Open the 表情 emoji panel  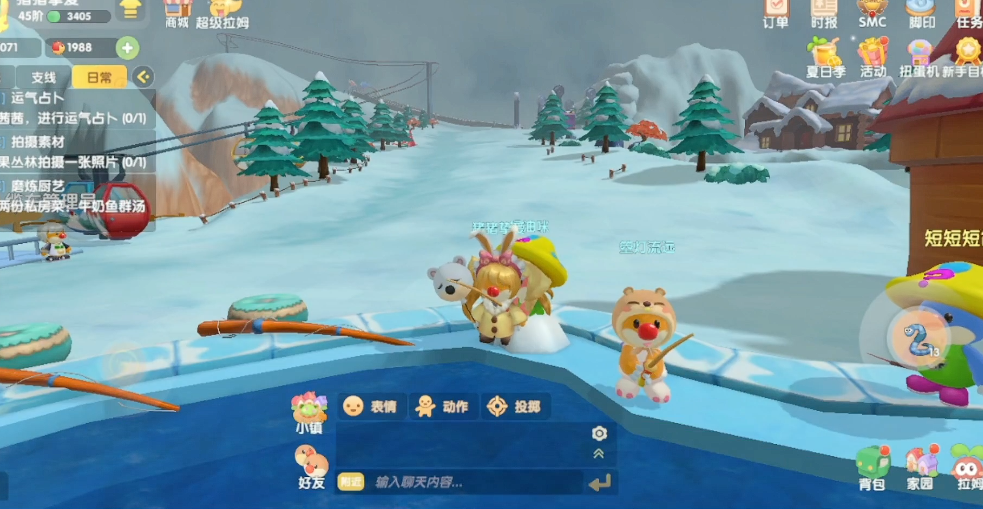[x=370, y=406]
